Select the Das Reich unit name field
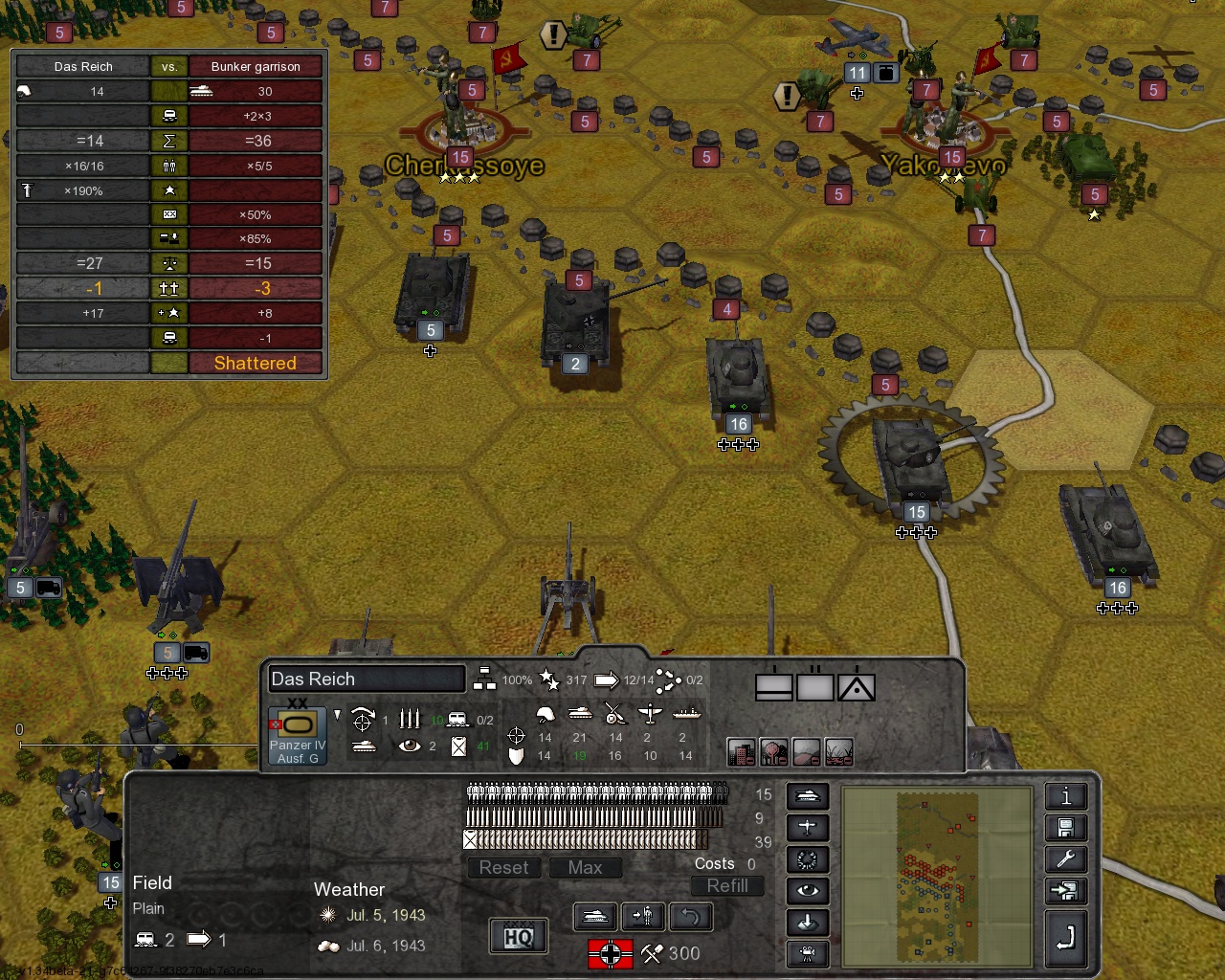 (367, 679)
